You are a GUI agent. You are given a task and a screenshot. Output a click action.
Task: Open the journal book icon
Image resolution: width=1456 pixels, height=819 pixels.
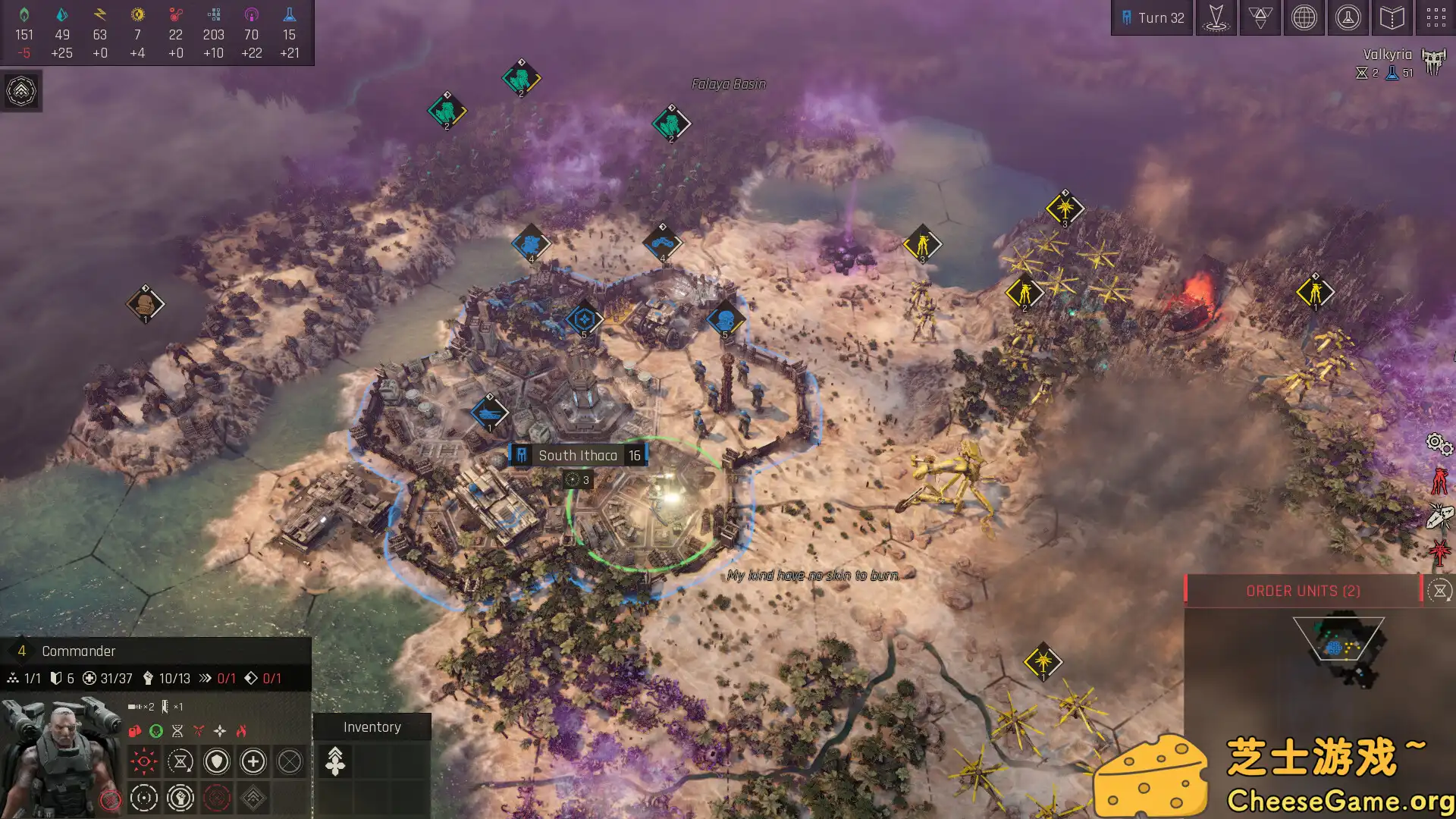click(1392, 17)
